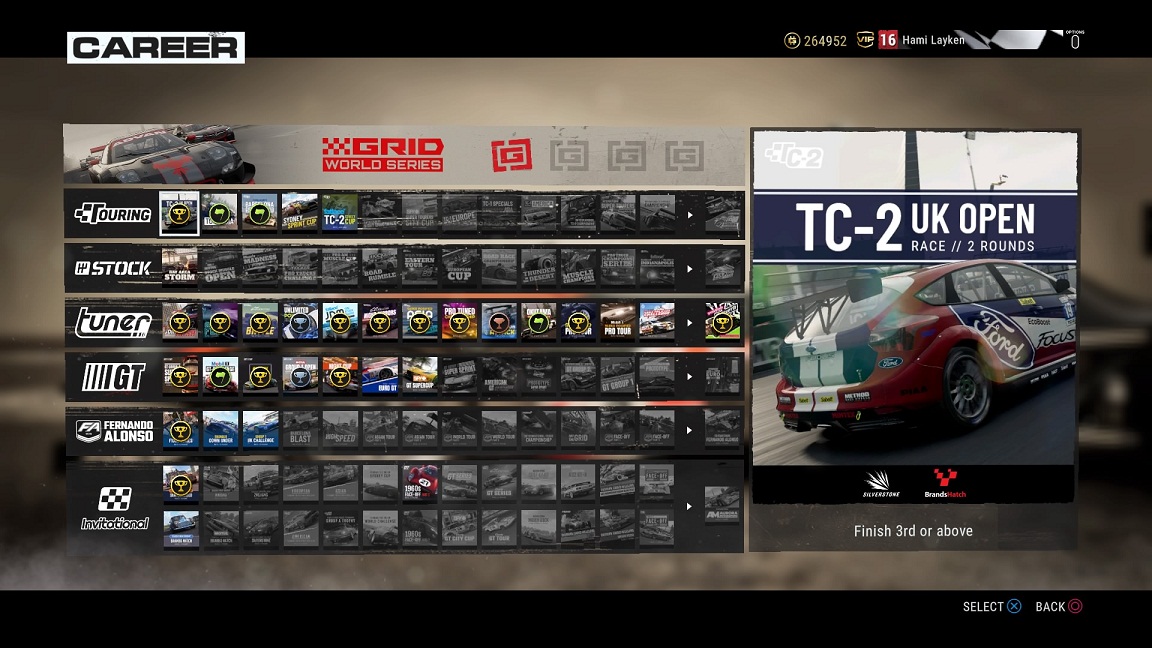Choose the Pro Tuned event in Tuner
The width and height of the screenshot is (1152, 648).
coord(460,322)
